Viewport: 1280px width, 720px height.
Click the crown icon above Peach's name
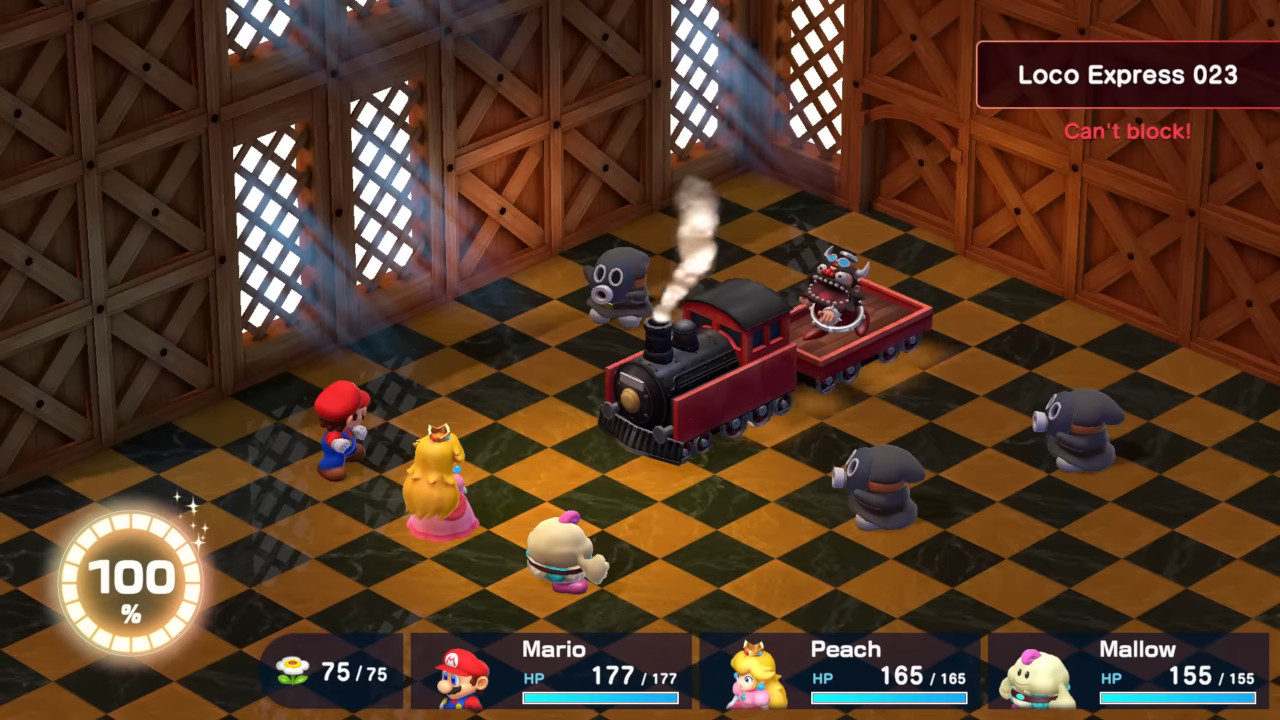753,647
